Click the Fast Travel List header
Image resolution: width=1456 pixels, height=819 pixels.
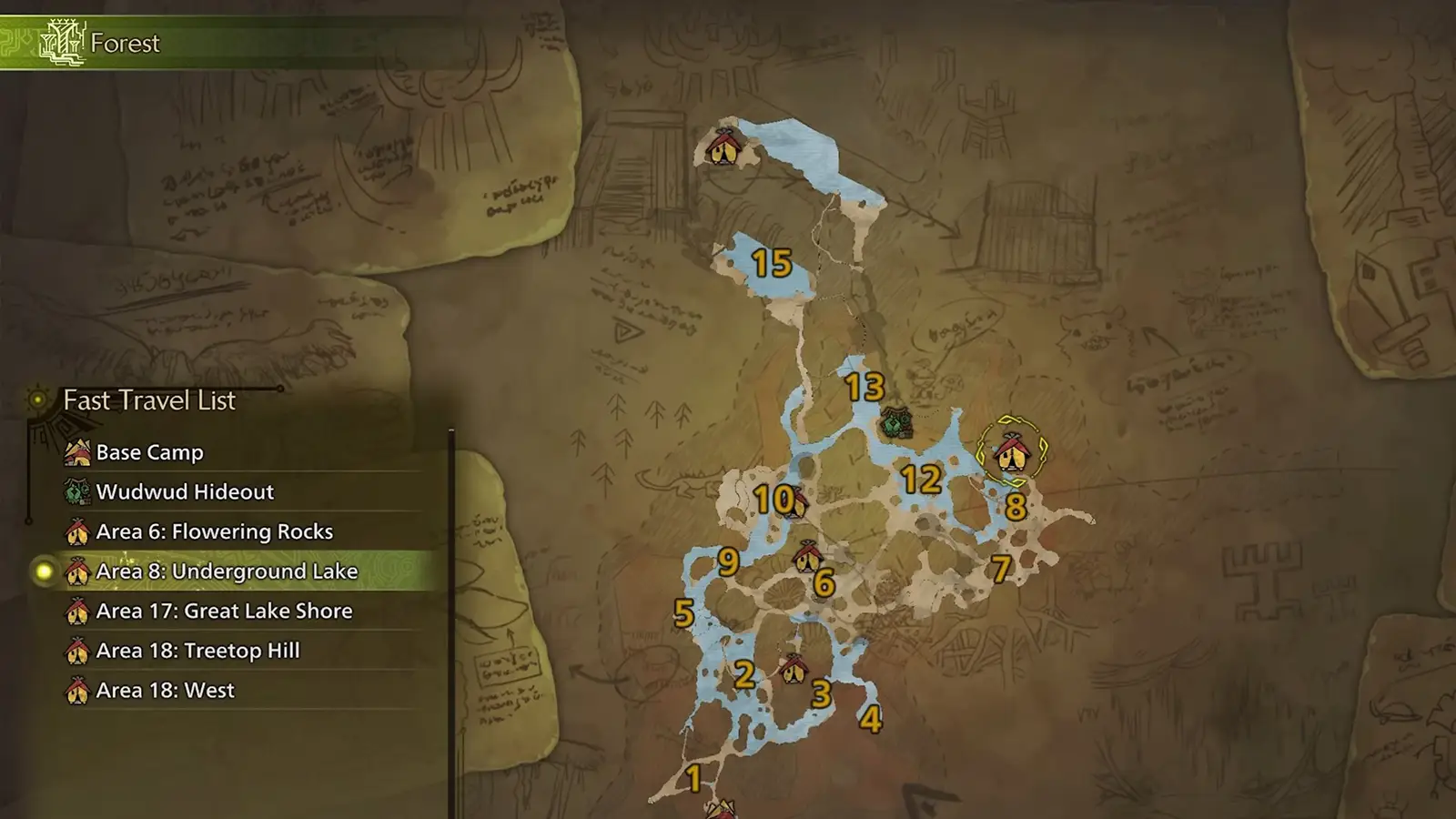(x=148, y=399)
